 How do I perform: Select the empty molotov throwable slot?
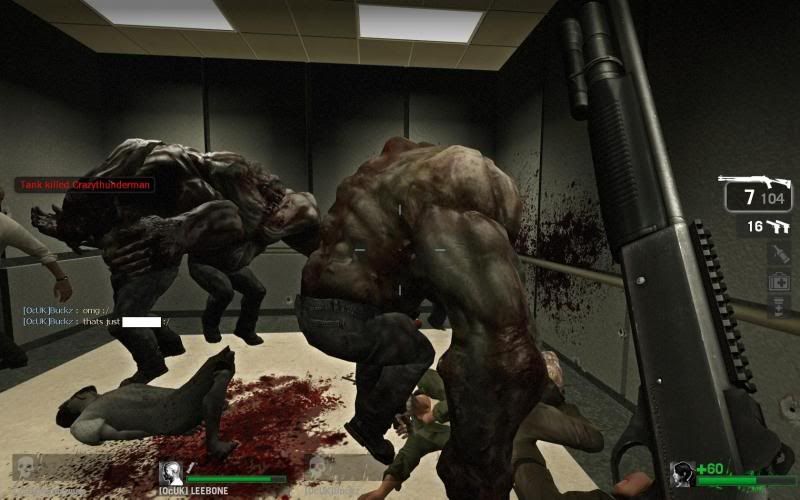[x=779, y=254]
